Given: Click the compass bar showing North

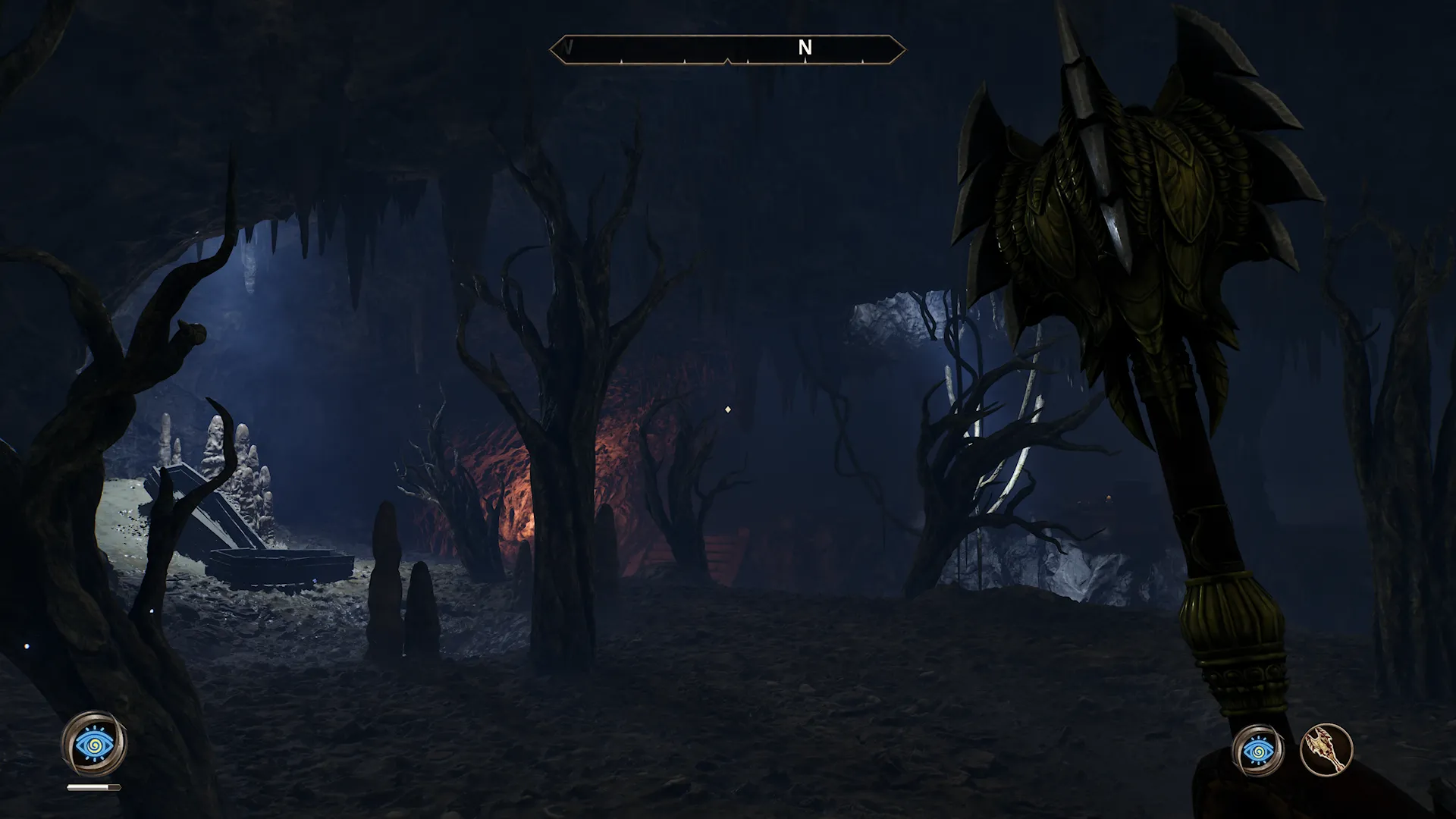Looking at the screenshot, I should pyautogui.click(x=727, y=49).
